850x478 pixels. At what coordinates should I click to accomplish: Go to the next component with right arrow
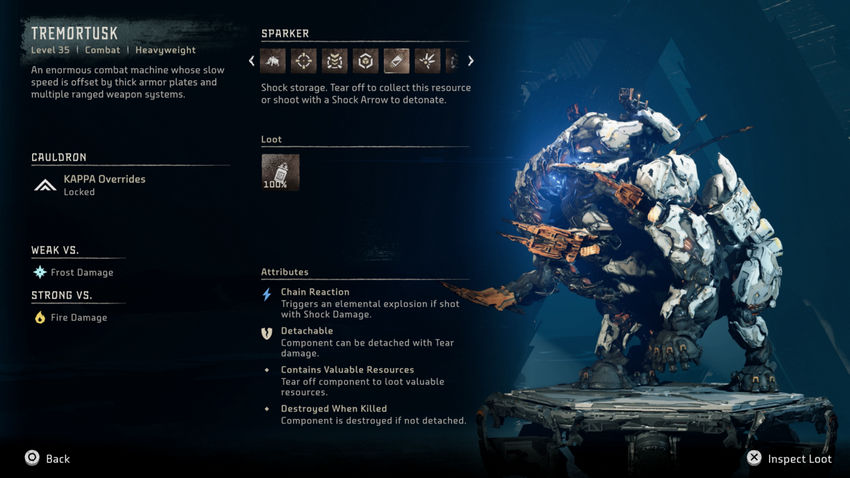click(471, 61)
